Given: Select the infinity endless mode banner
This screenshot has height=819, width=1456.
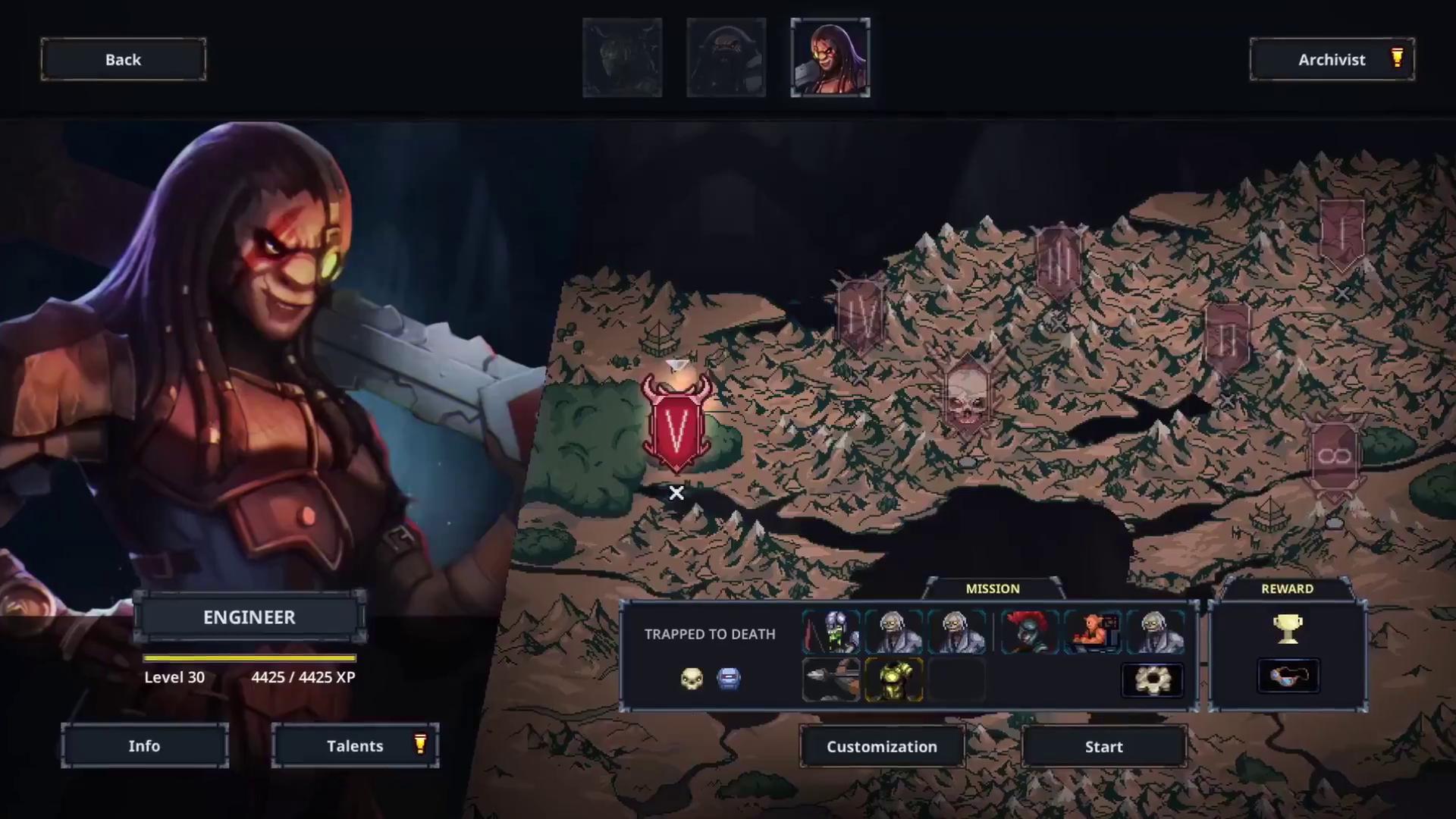Looking at the screenshot, I should coord(1335,457).
